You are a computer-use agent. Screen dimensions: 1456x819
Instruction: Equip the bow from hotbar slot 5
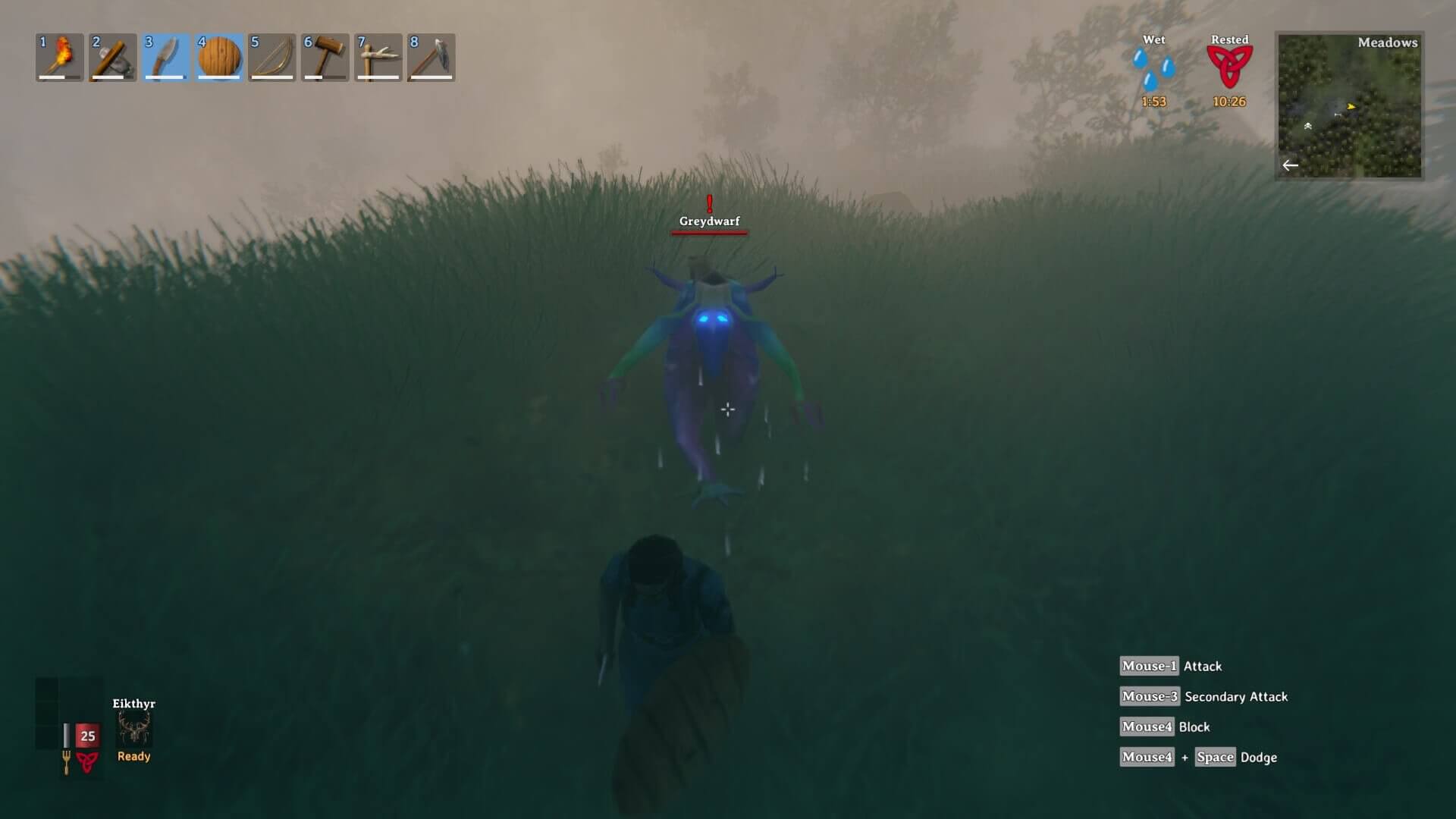tap(272, 57)
